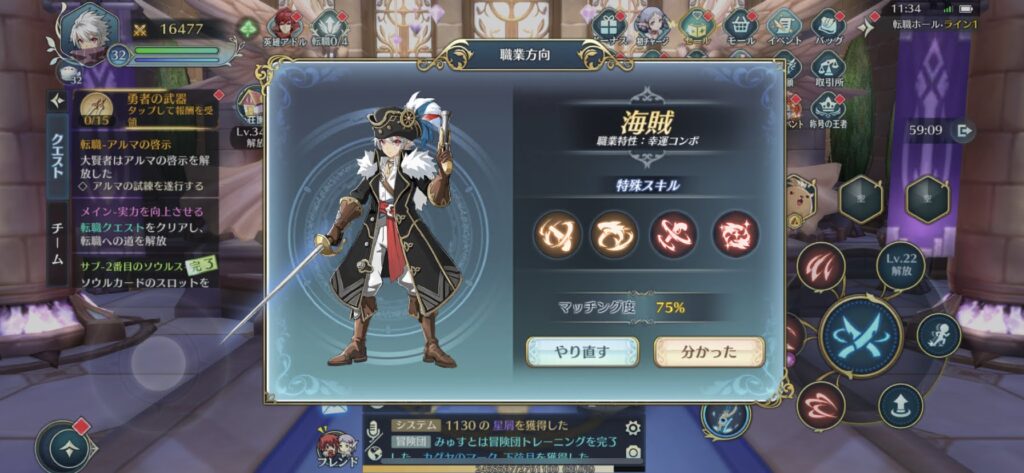
Task: Choose やり直す to redo the job test
Action: 582,351
